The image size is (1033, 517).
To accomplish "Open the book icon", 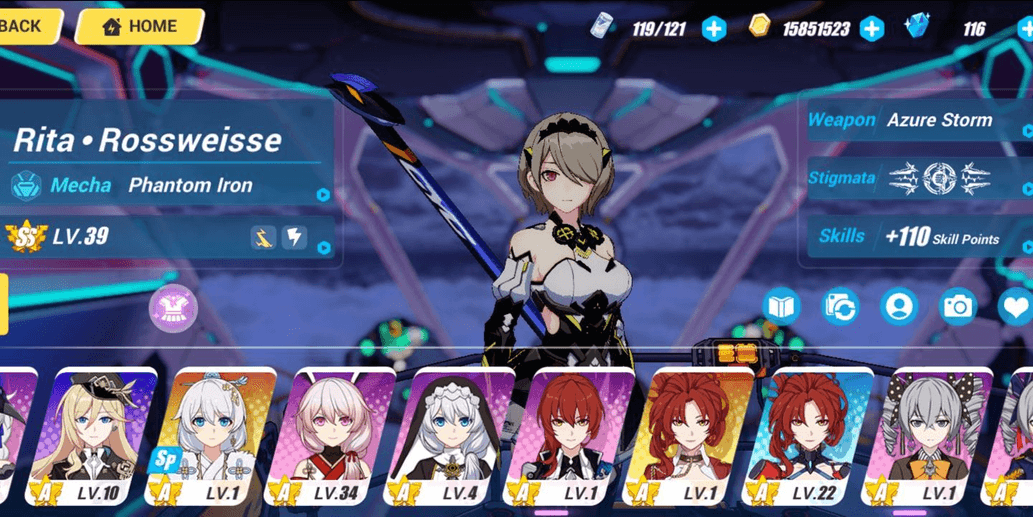I will point(781,307).
